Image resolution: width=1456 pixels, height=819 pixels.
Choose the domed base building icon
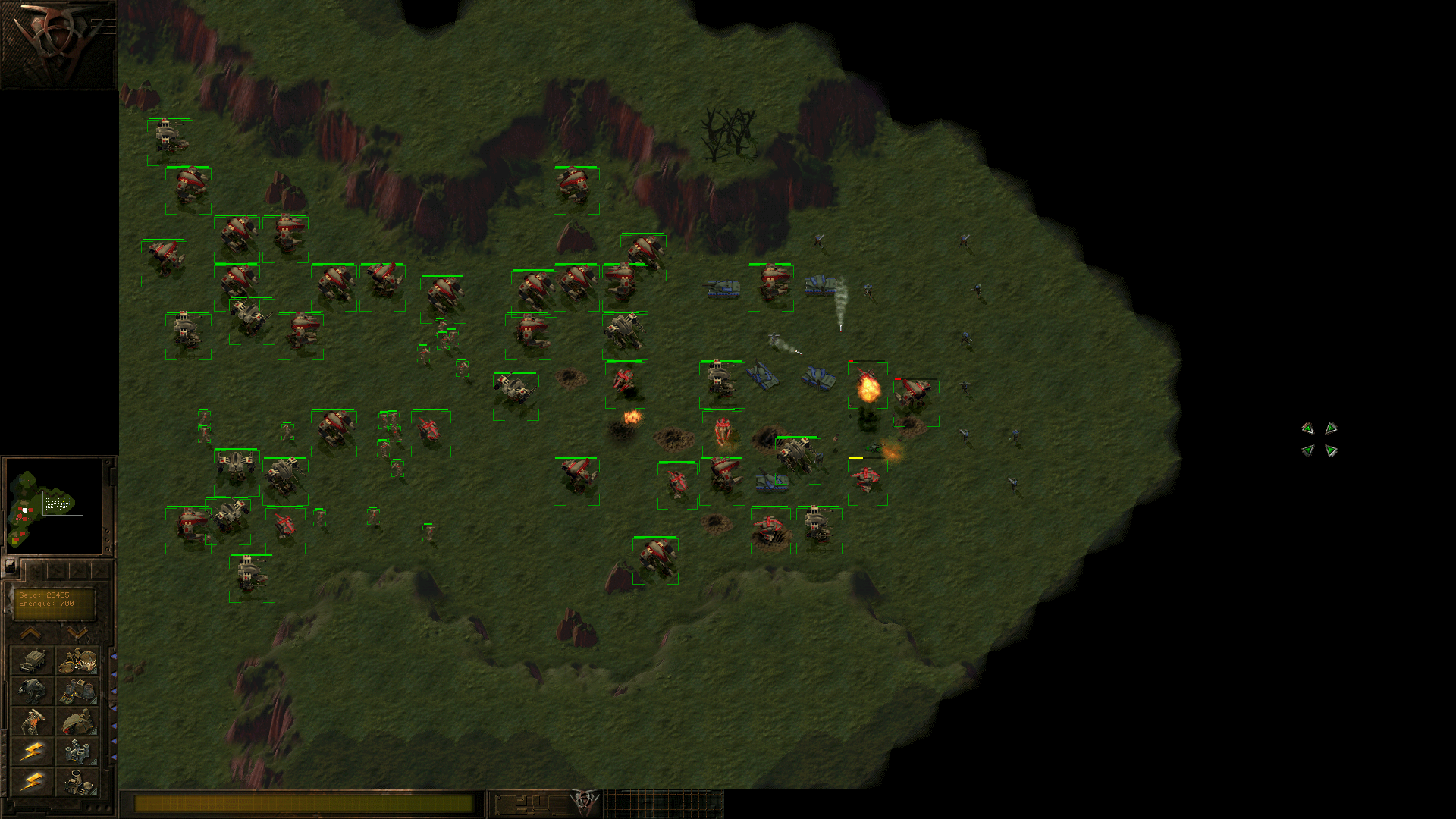pos(77,661)
